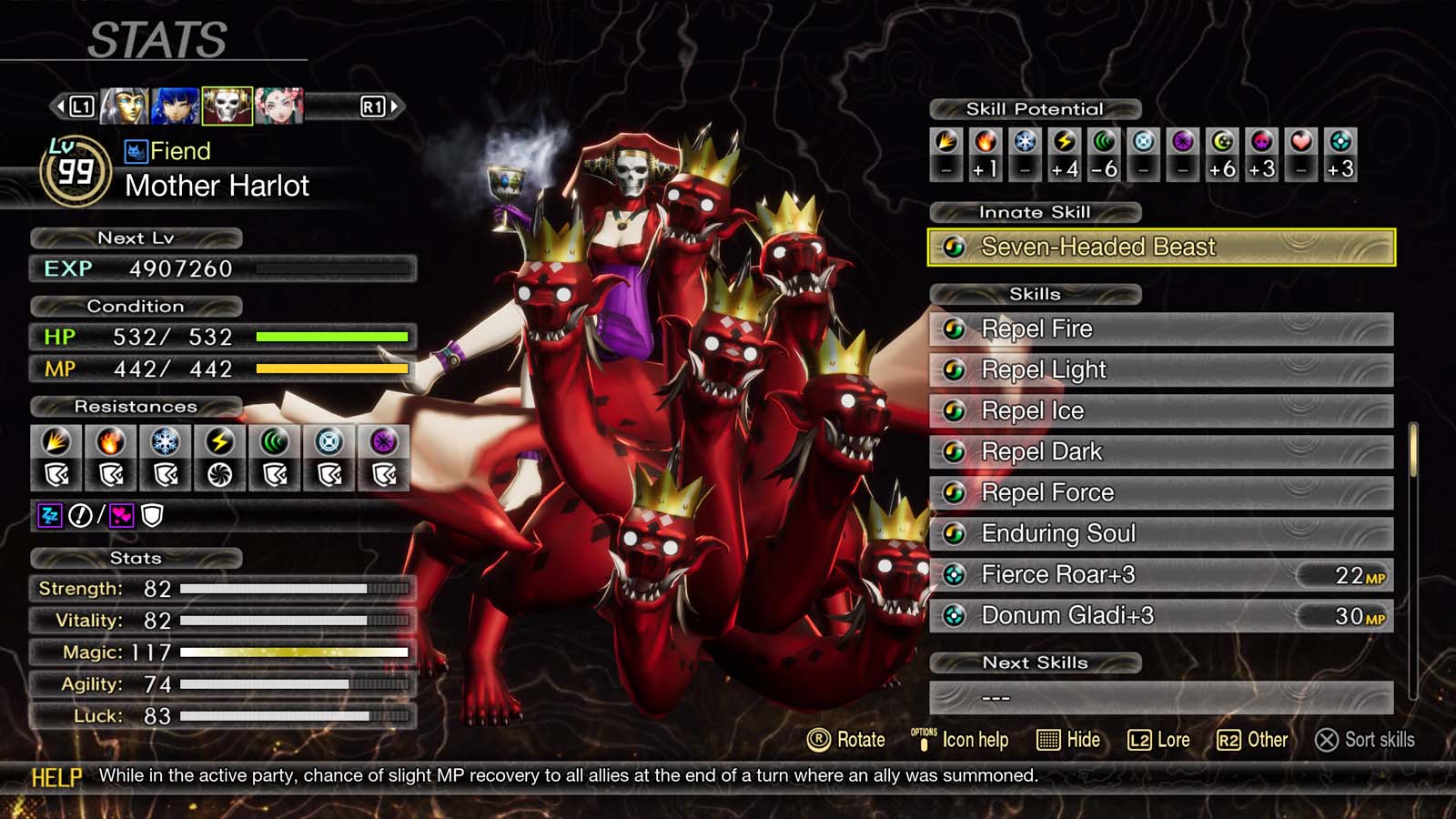Click the shield icon beside ailment resistances

point(151,516)
